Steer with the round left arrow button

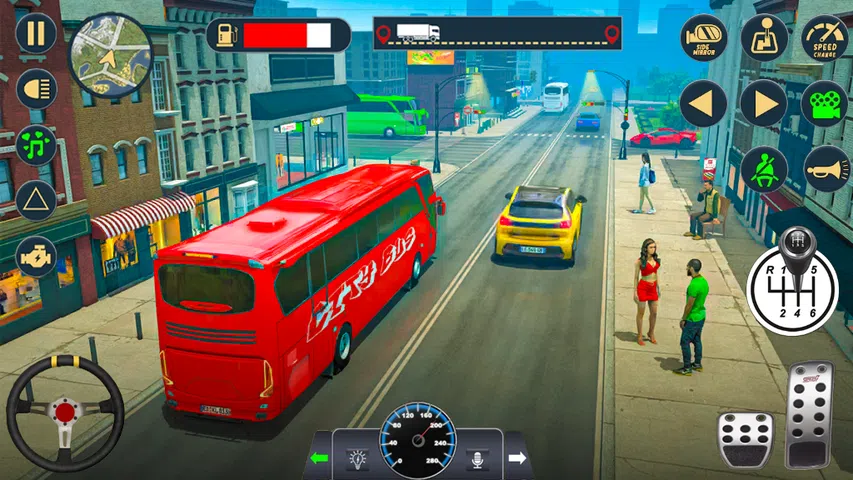[704, 103]
